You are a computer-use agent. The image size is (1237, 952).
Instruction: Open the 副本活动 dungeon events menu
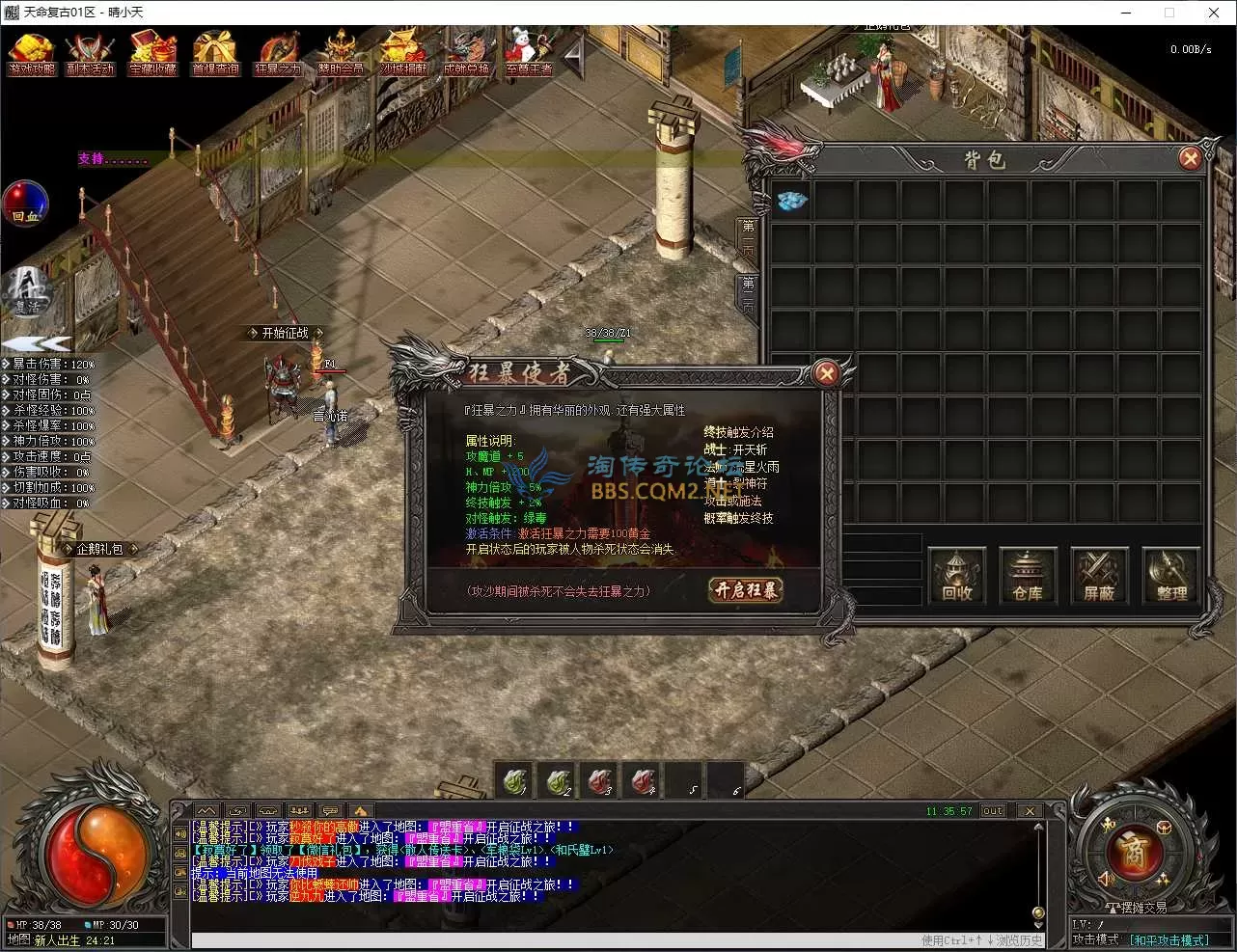90,52
